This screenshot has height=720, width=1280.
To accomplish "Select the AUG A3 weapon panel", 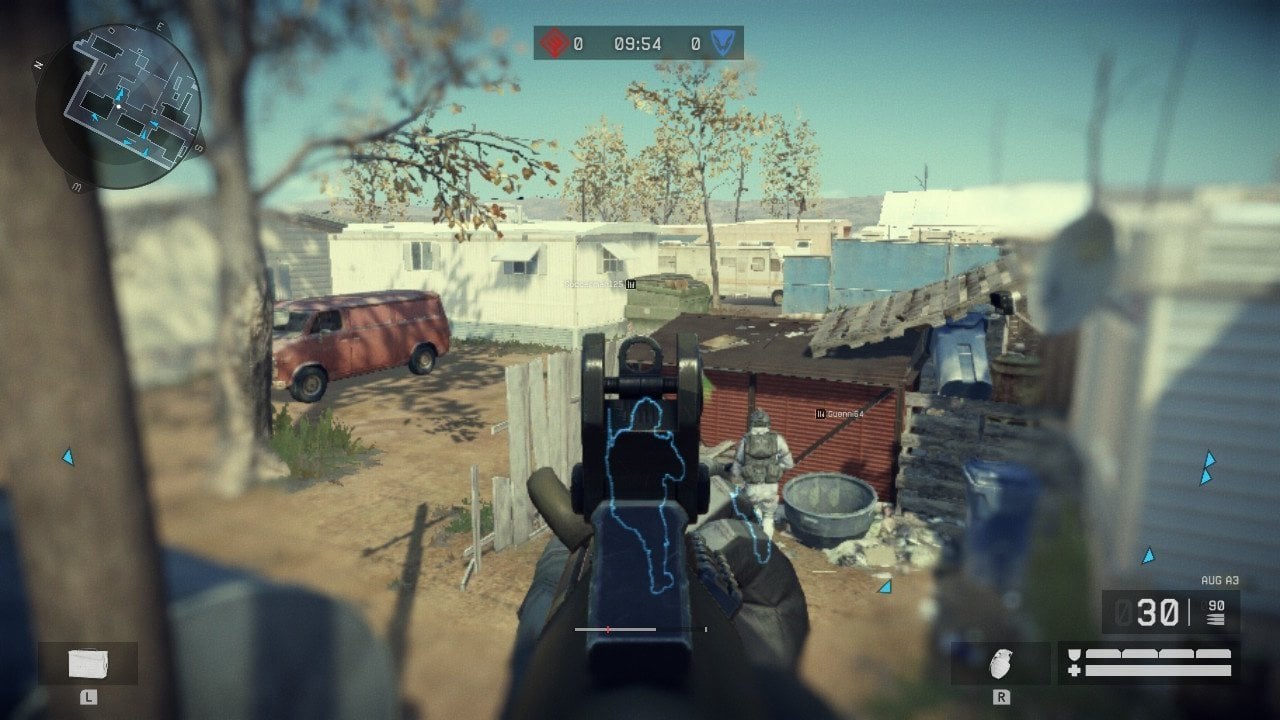I will [x=1171, y=611].
